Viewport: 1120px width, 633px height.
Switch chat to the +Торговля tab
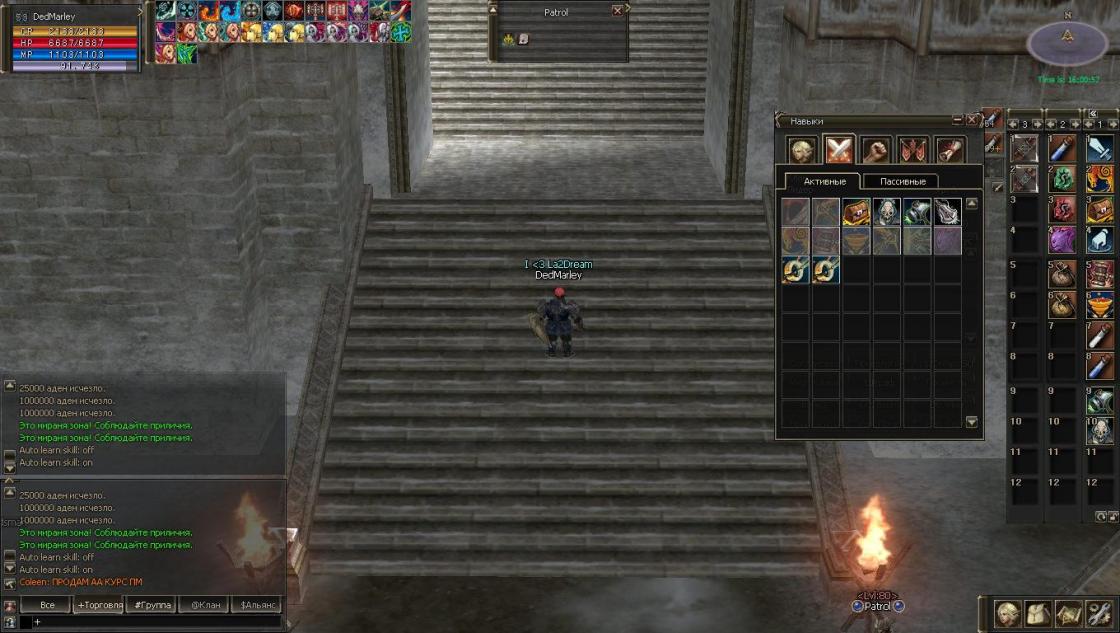[x=99, y=605]
